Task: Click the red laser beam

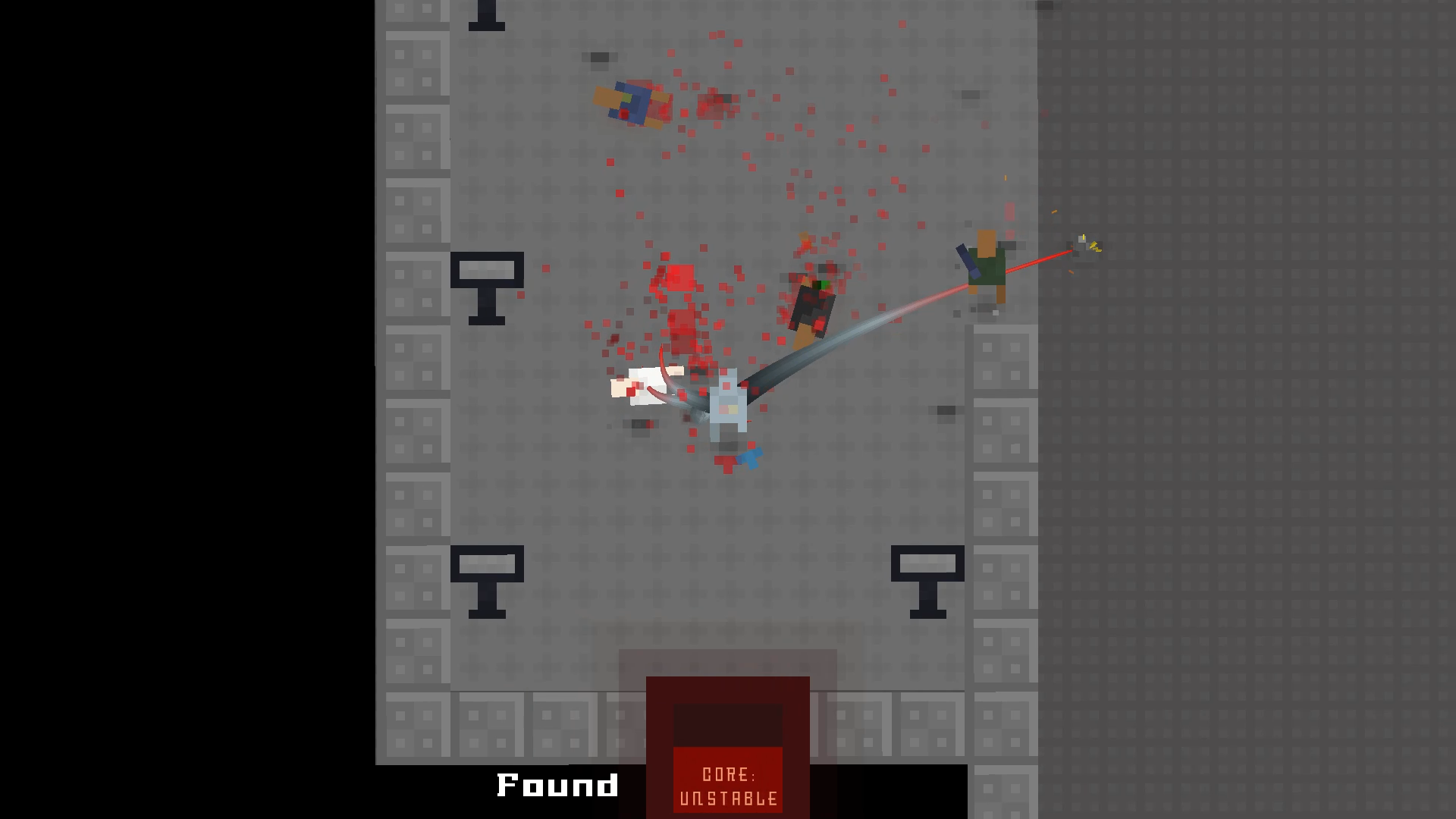Action: click(1039, 258)
